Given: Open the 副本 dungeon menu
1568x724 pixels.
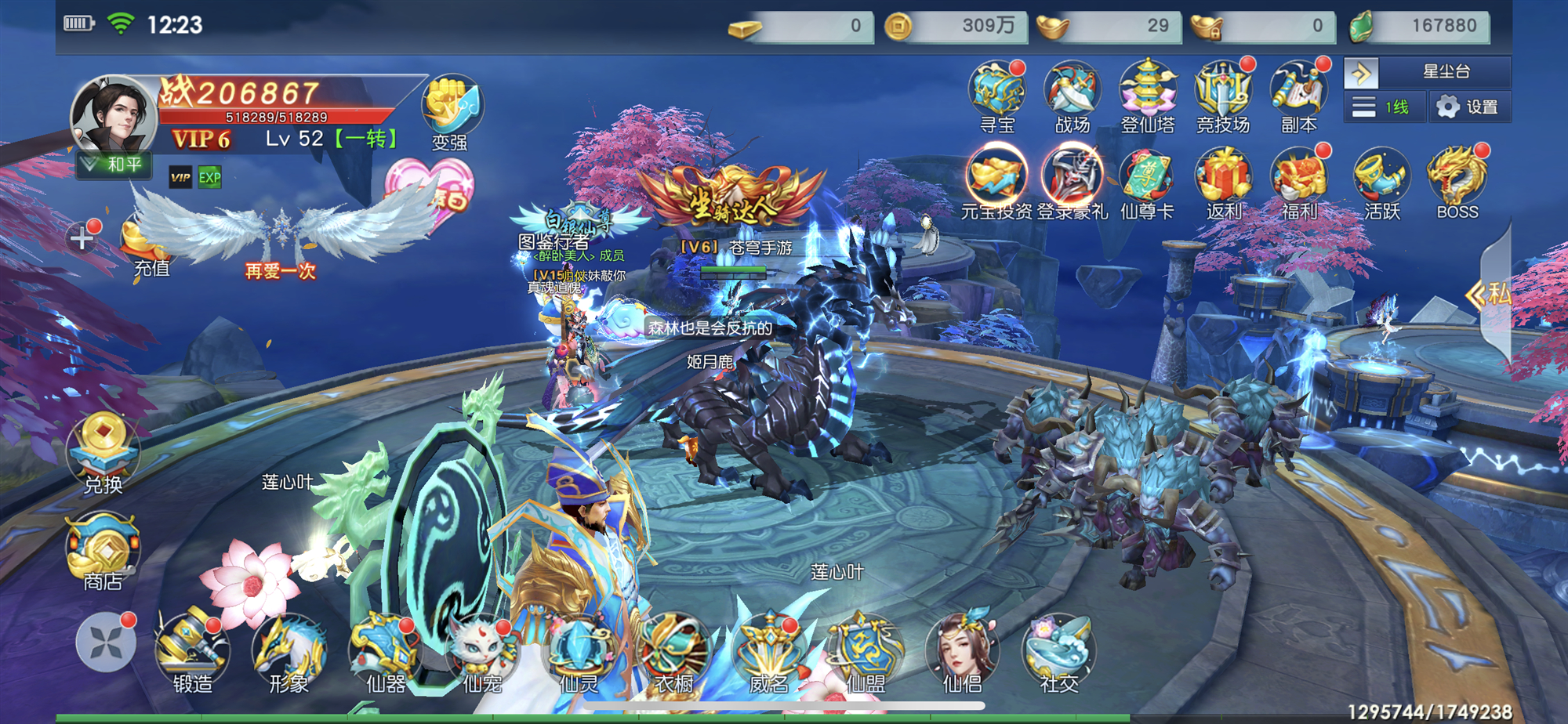Looking at the screenshot, I should 1299,94.
